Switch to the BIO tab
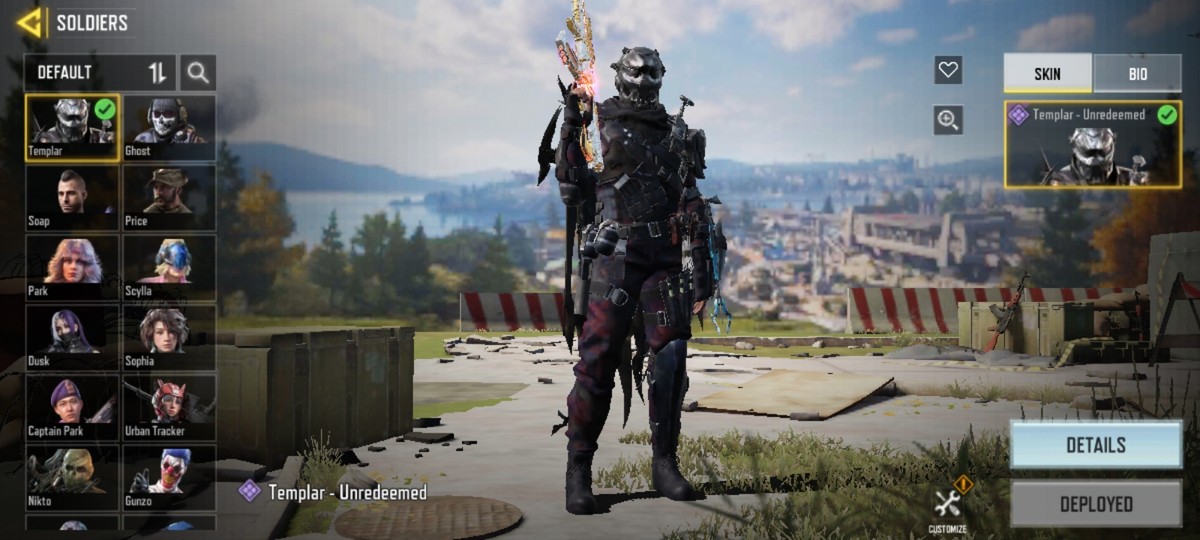 coord(1137,74)
